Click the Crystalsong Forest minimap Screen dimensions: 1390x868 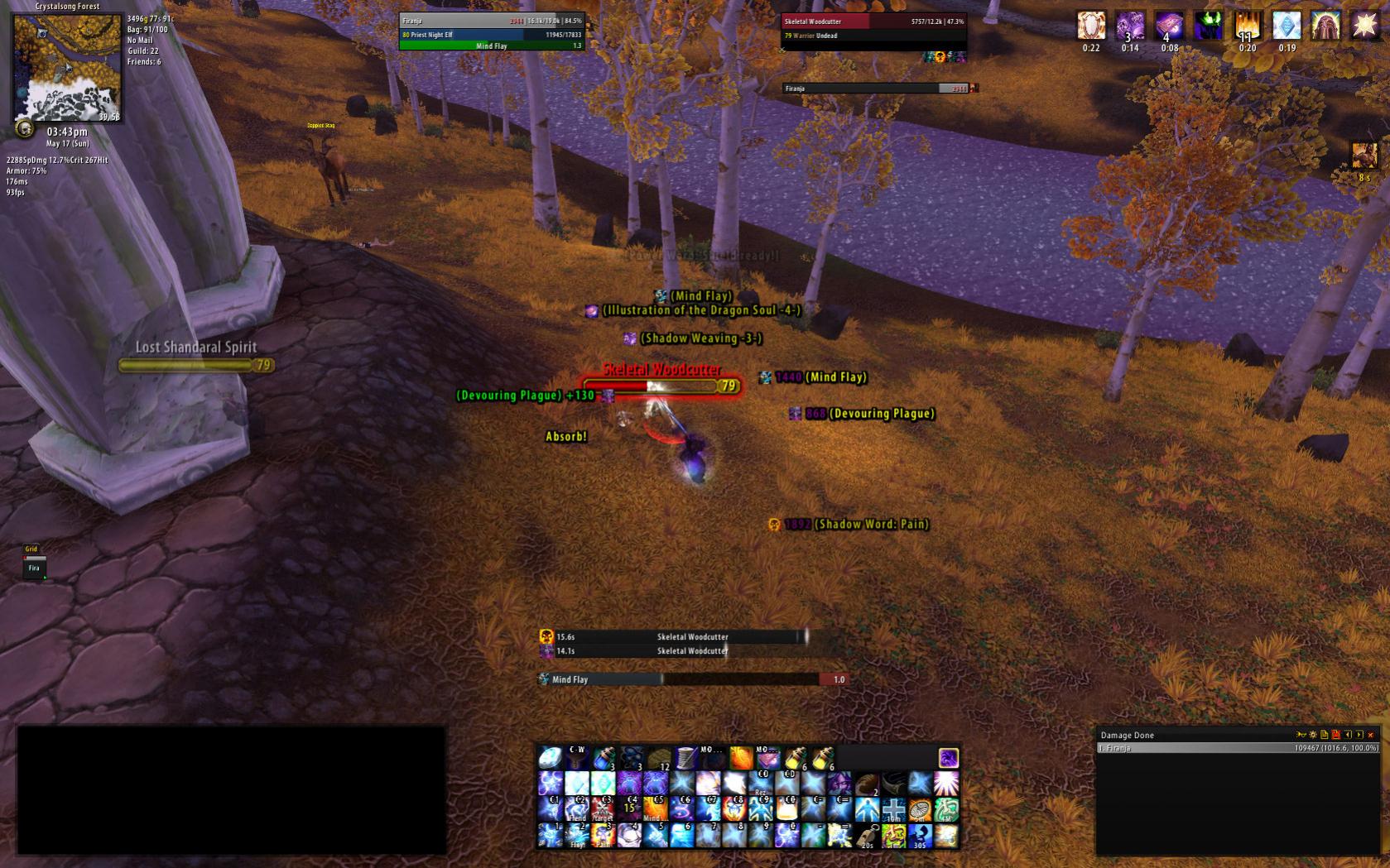pyautogui.click(x=66, y=68)
